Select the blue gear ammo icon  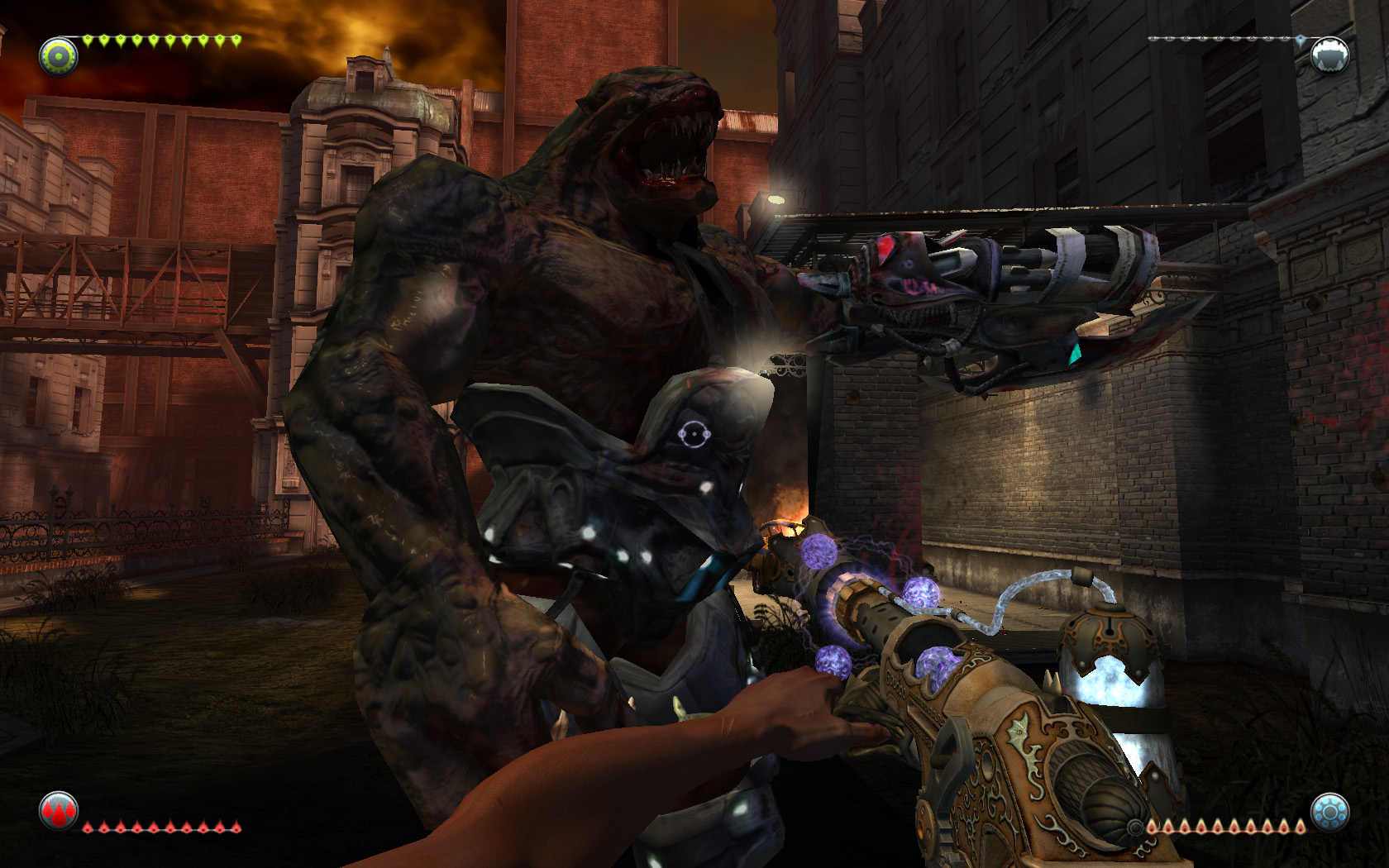1329,812
